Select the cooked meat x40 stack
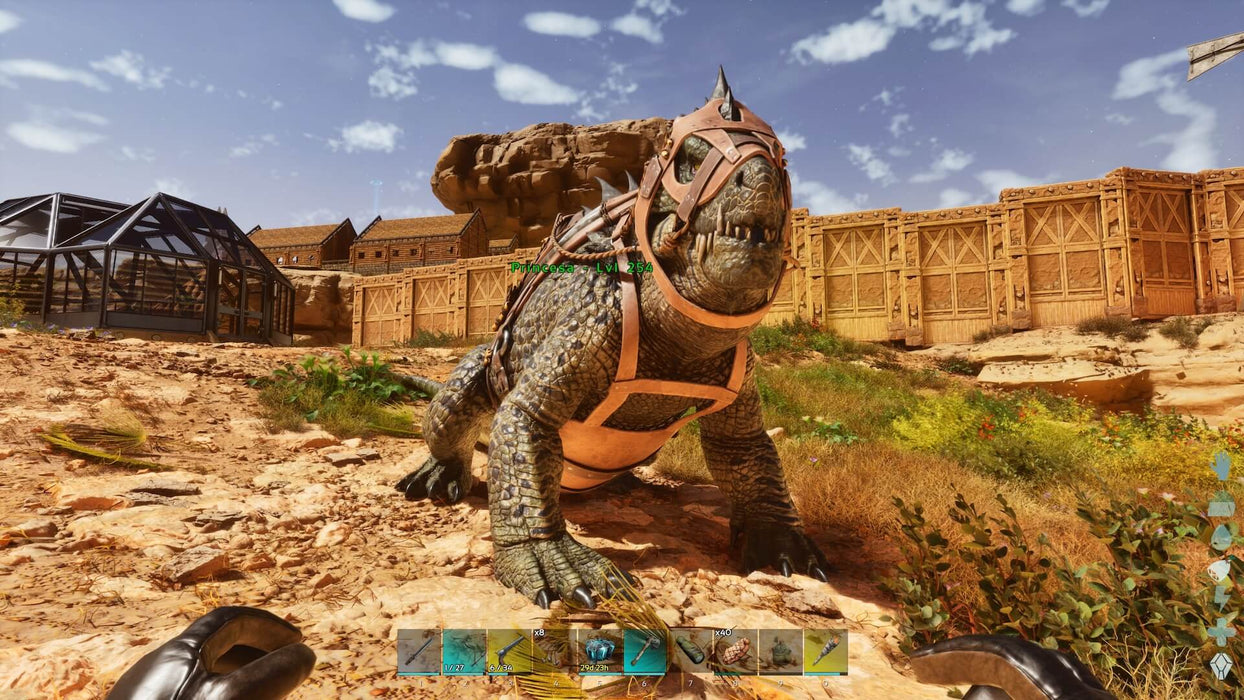 [734, 651]
